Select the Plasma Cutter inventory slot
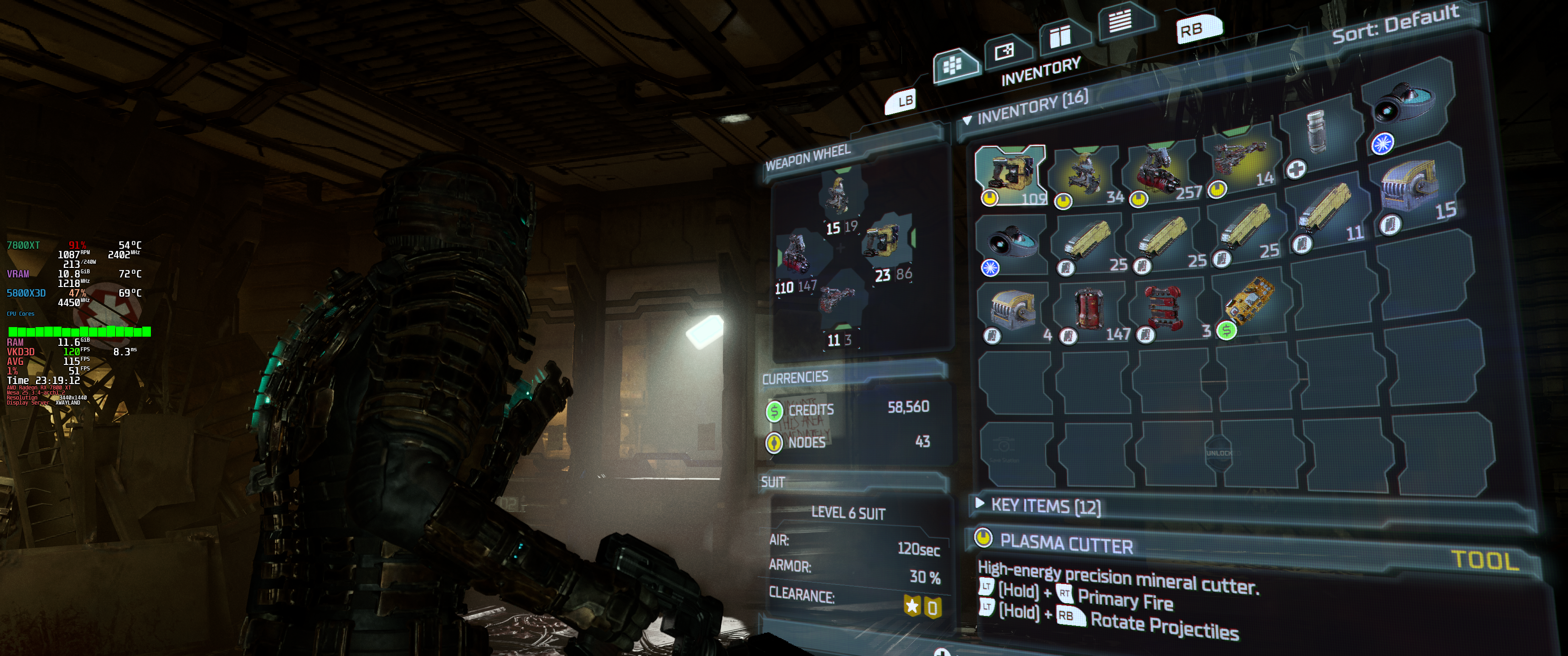The image size is (1568, 656). click(1011, 174)
